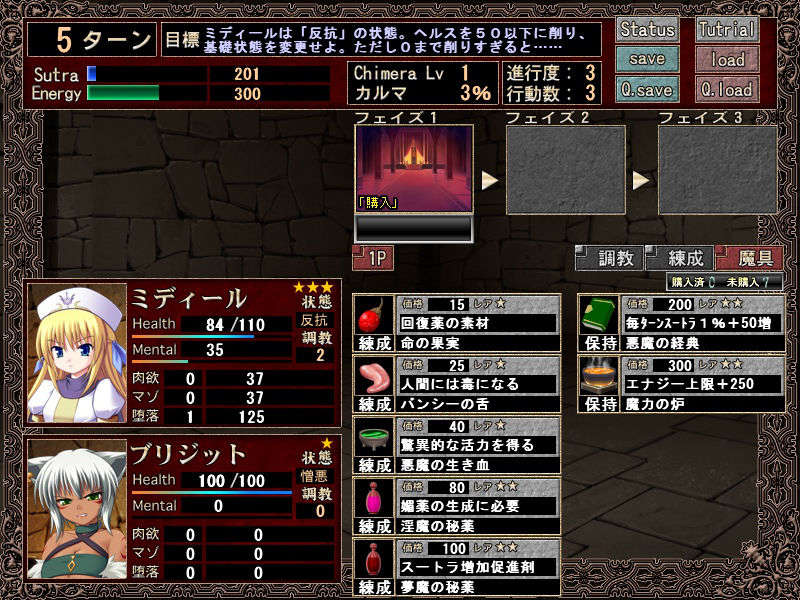800x600 pixels.
Task: Click the load button
Action: click(727, 59)
